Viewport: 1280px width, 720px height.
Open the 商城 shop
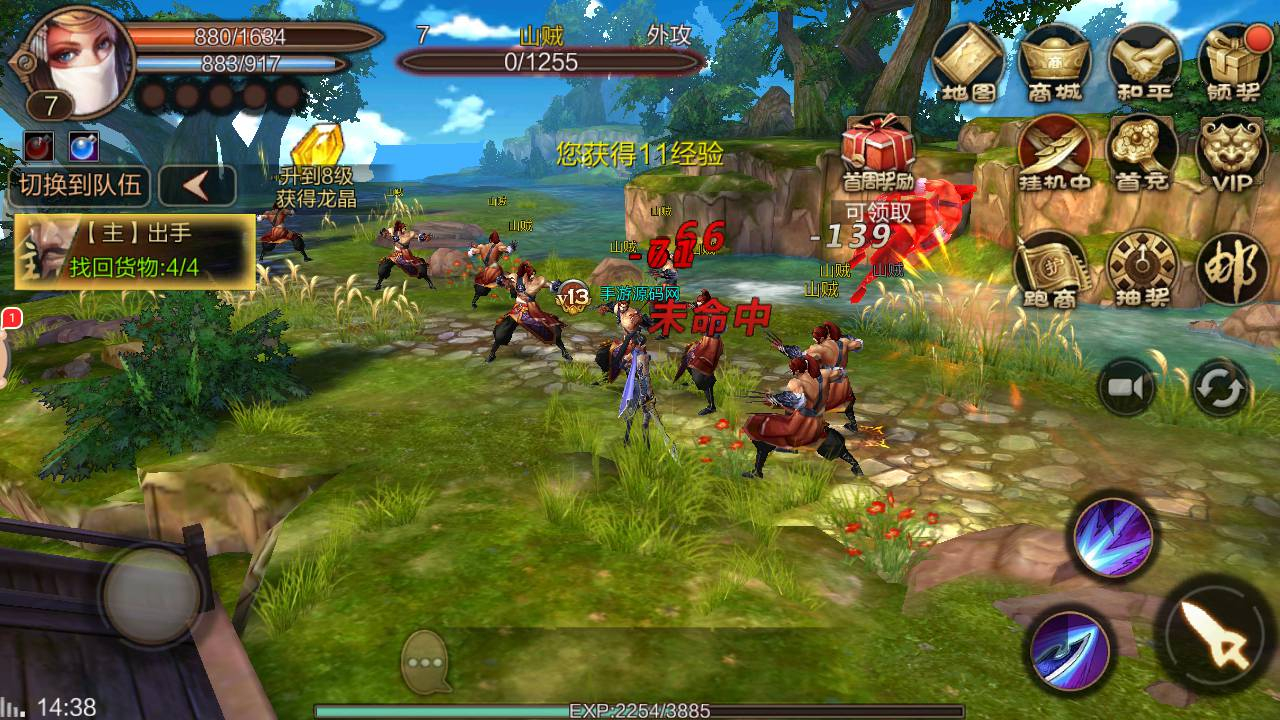click(x=1055, y=62)
